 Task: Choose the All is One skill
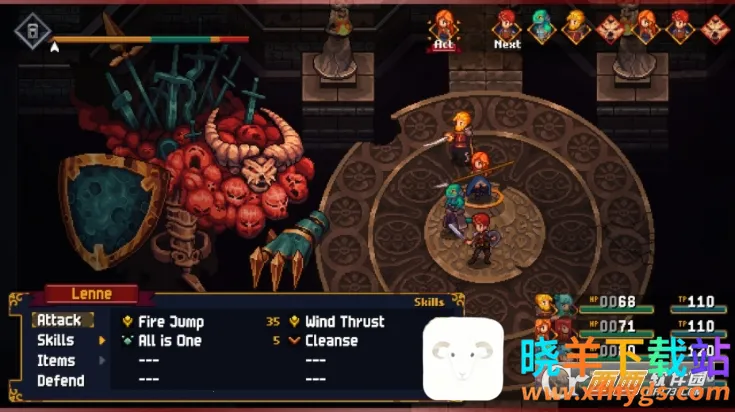pos(169,341)
